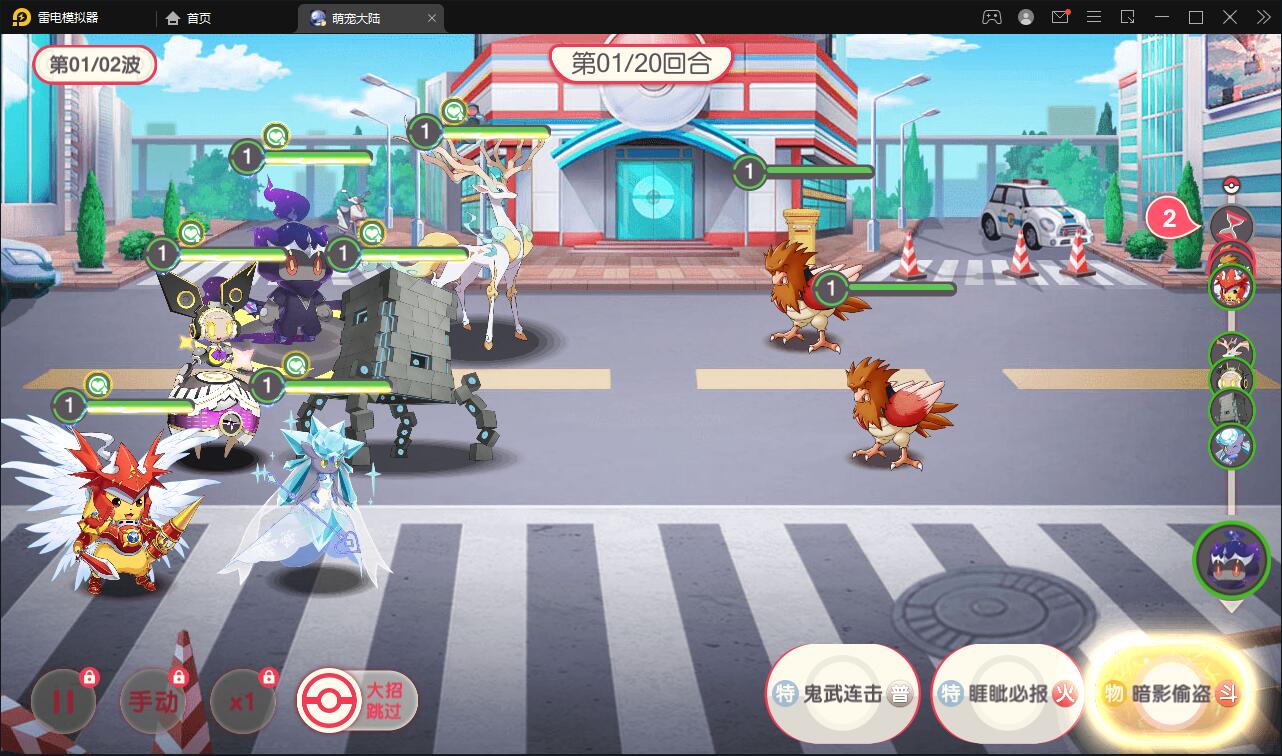Click the 第01/02波 wave indicator
Viewport: 1282px width, 756px height.
point(95,64)
